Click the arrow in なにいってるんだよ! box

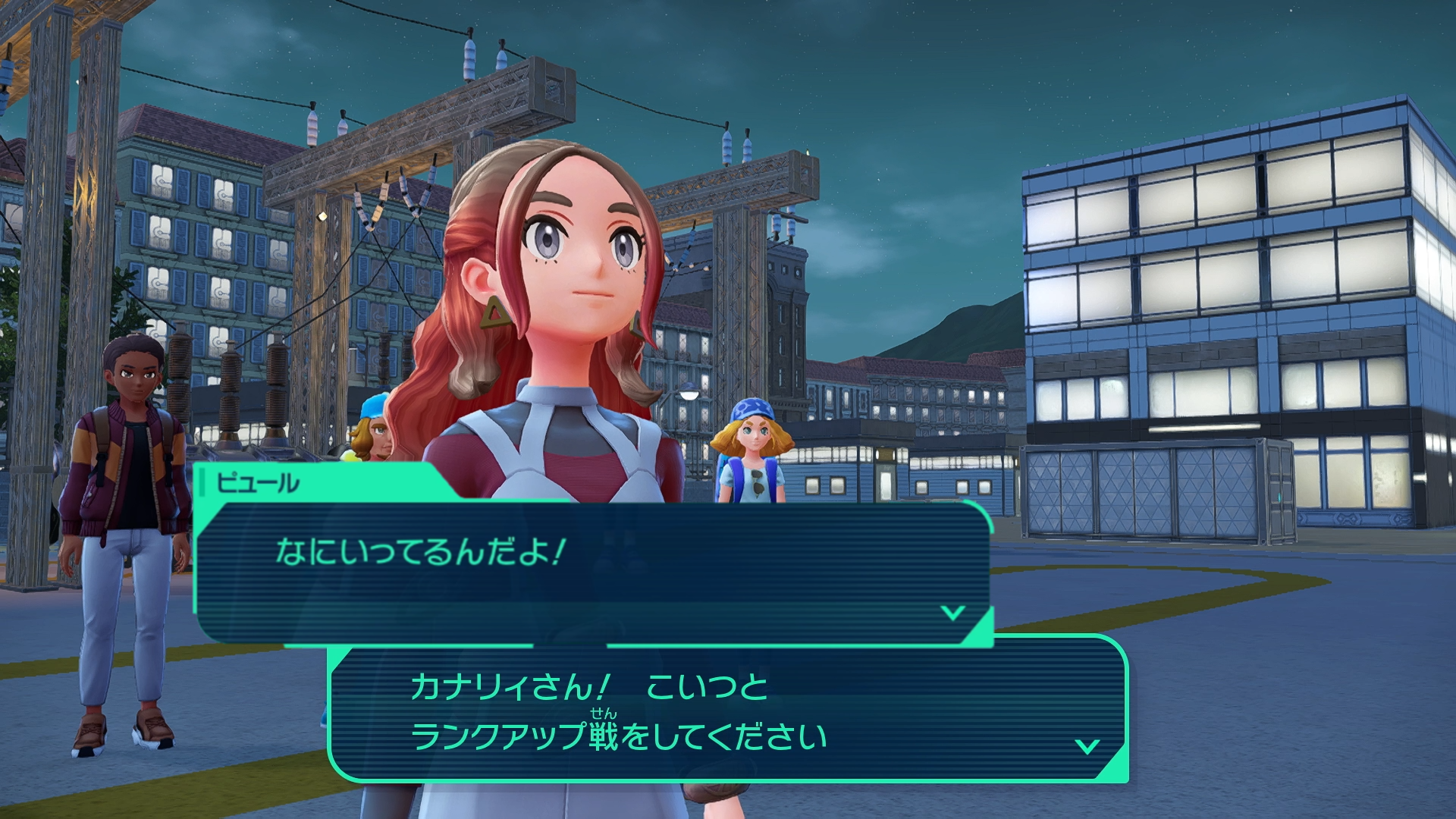point(952,612)
